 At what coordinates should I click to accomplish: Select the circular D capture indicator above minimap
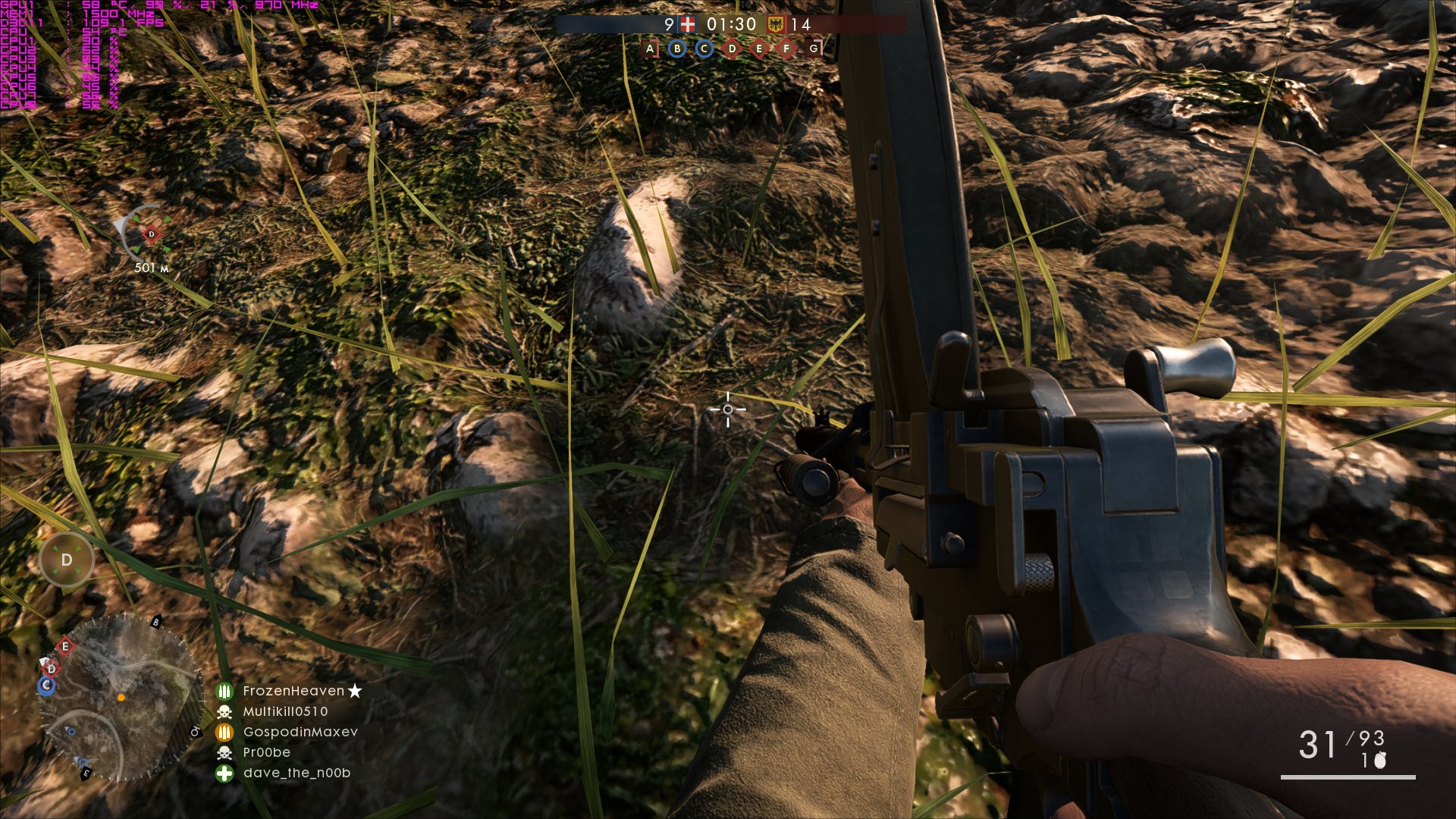[67, 560]
